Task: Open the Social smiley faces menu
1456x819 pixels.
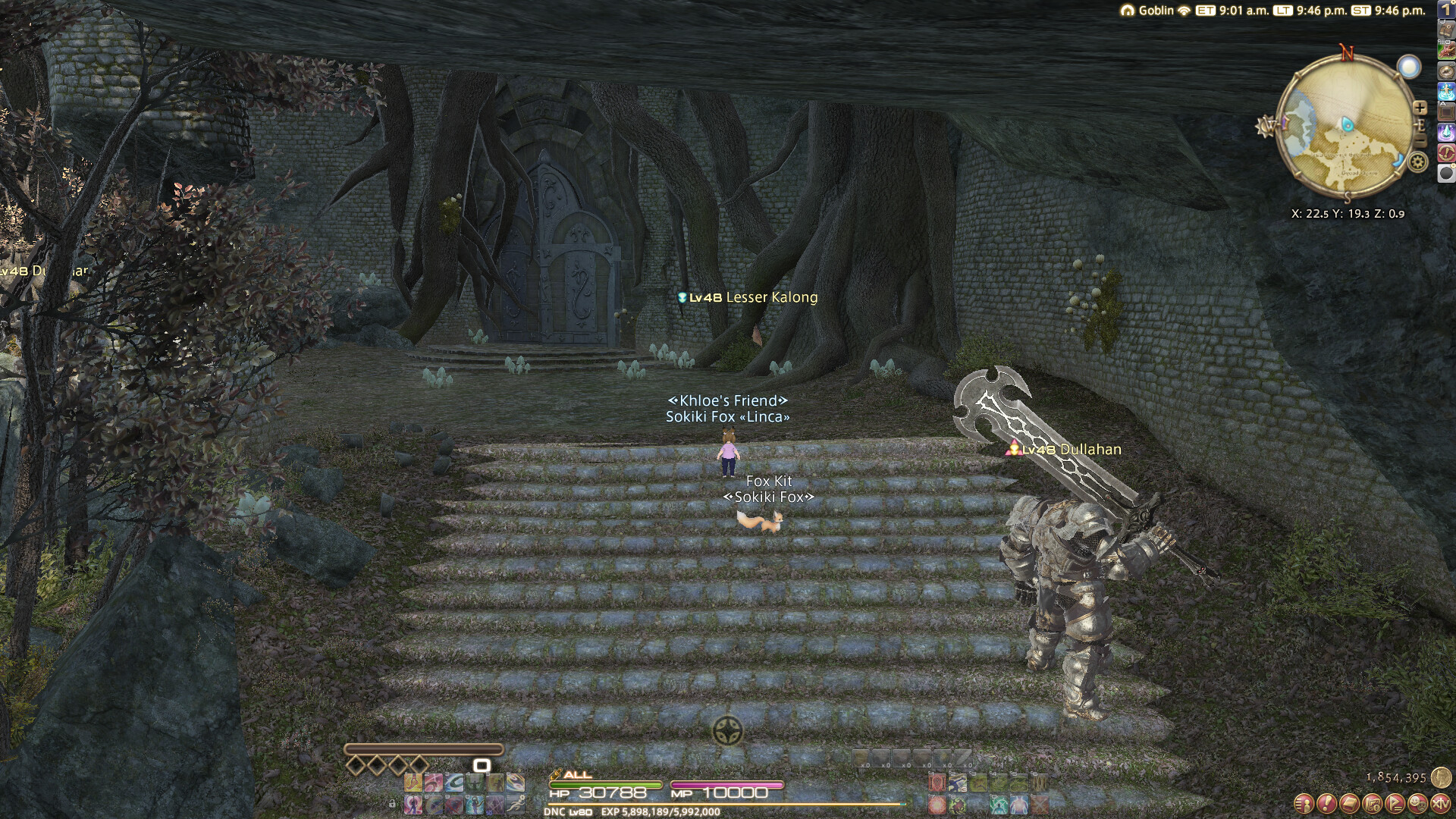Action: [x=1417, y=803]
